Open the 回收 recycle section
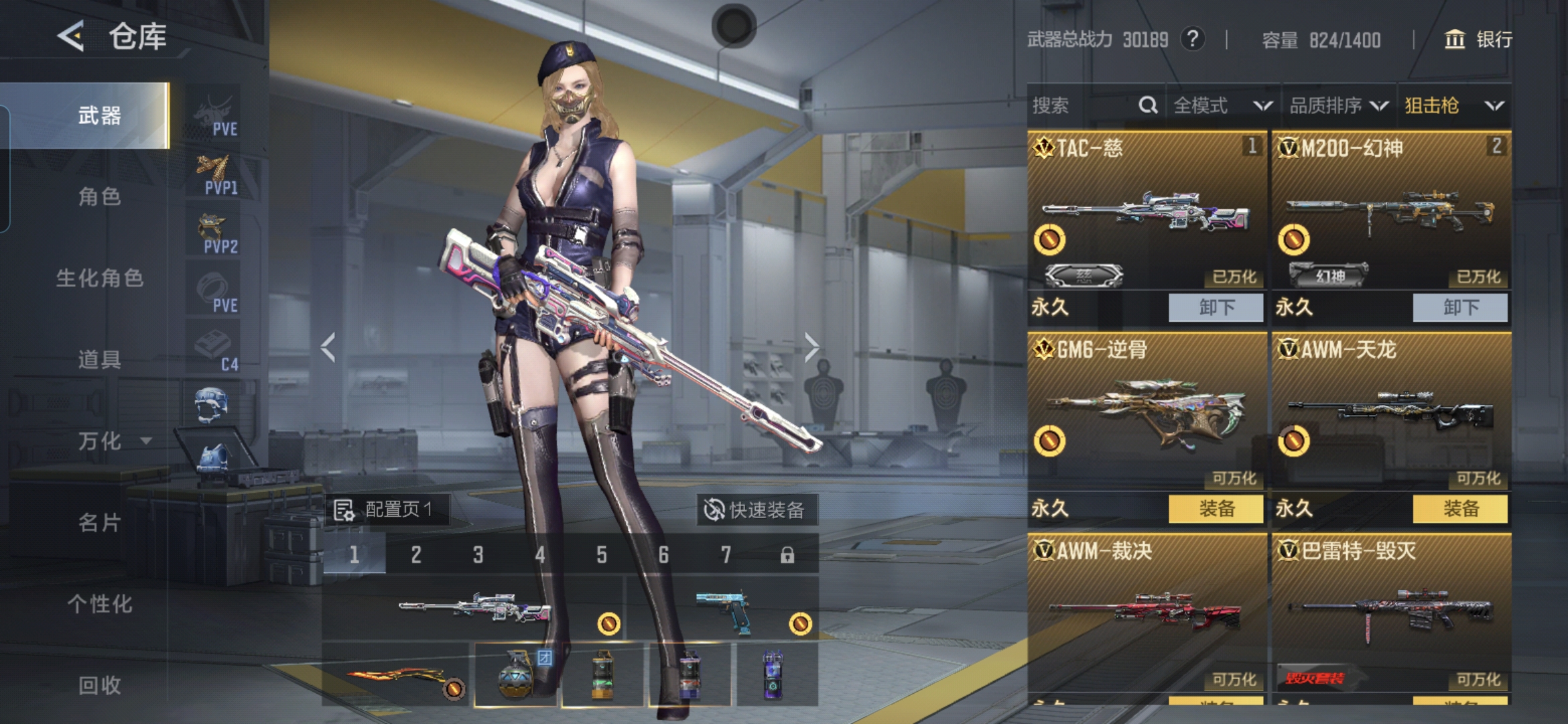Viewport: 1568px width, 724px height. tap(99, 684)
